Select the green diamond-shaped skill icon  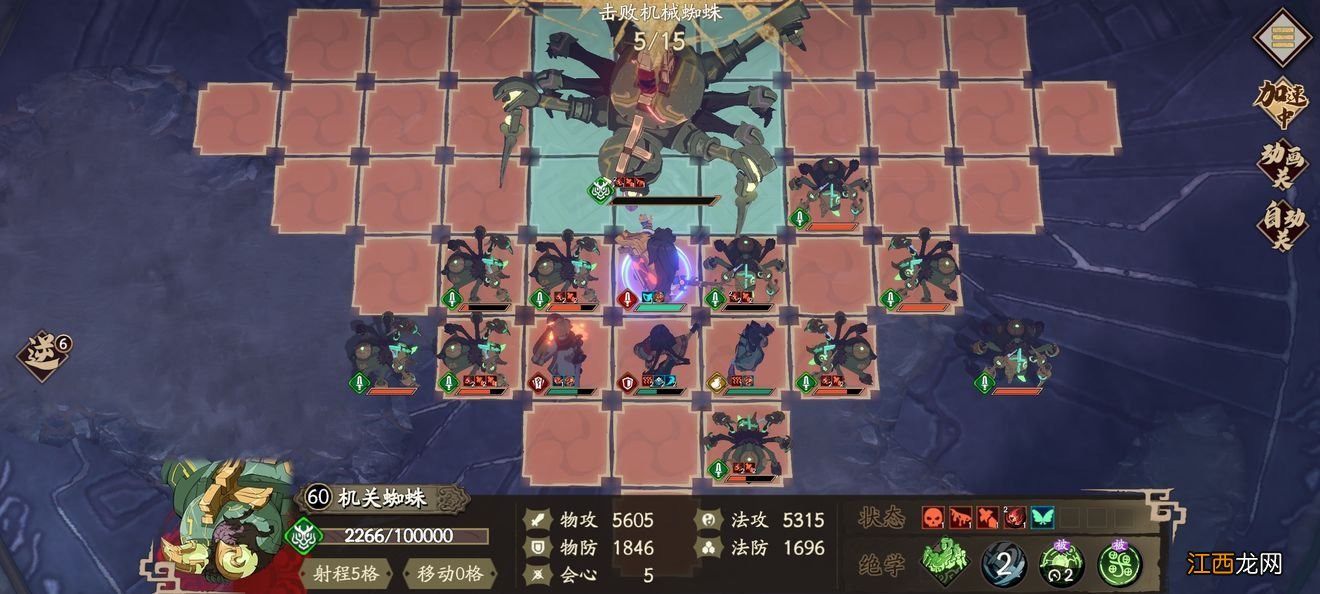click(x=943, y=563)
